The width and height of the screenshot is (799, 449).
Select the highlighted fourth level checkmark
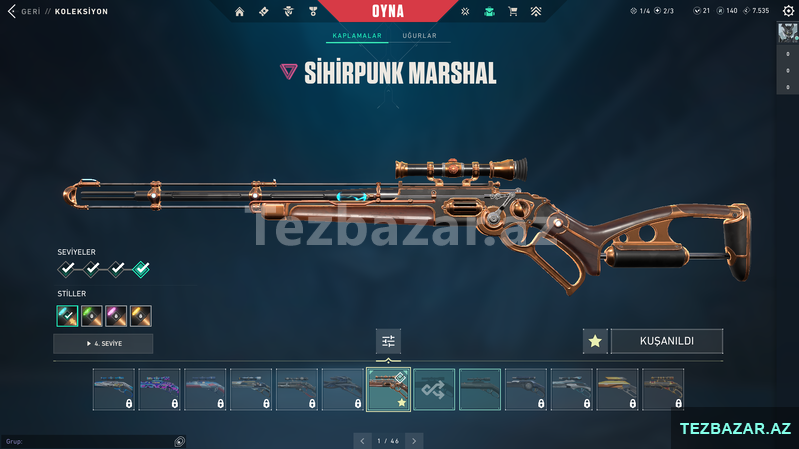tap(141, 268)
